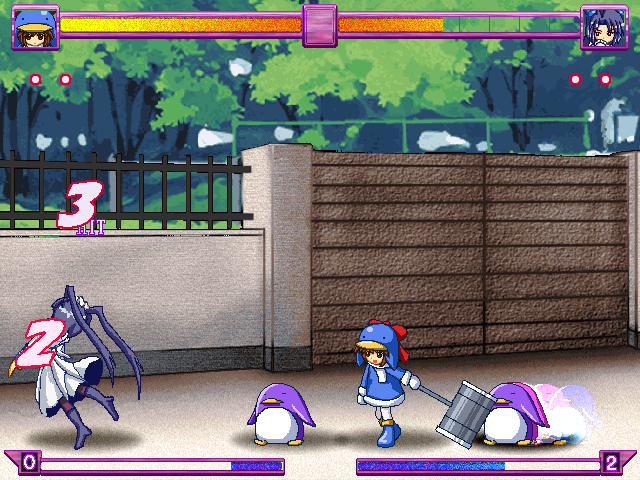Click the penguin-hood player portrait

pos(34,27)
